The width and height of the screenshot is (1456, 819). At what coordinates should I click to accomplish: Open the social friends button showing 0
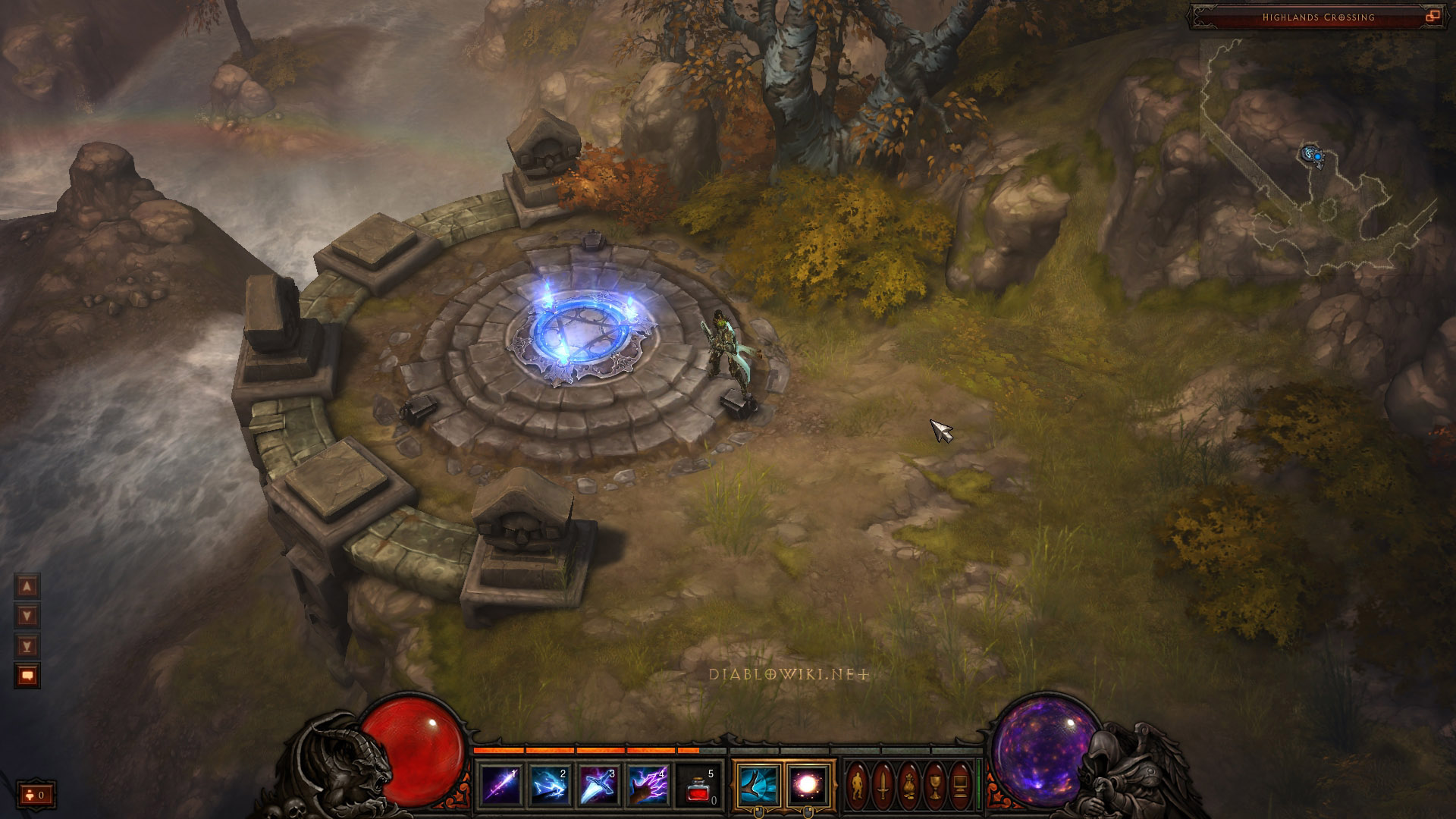click(36, 795)
